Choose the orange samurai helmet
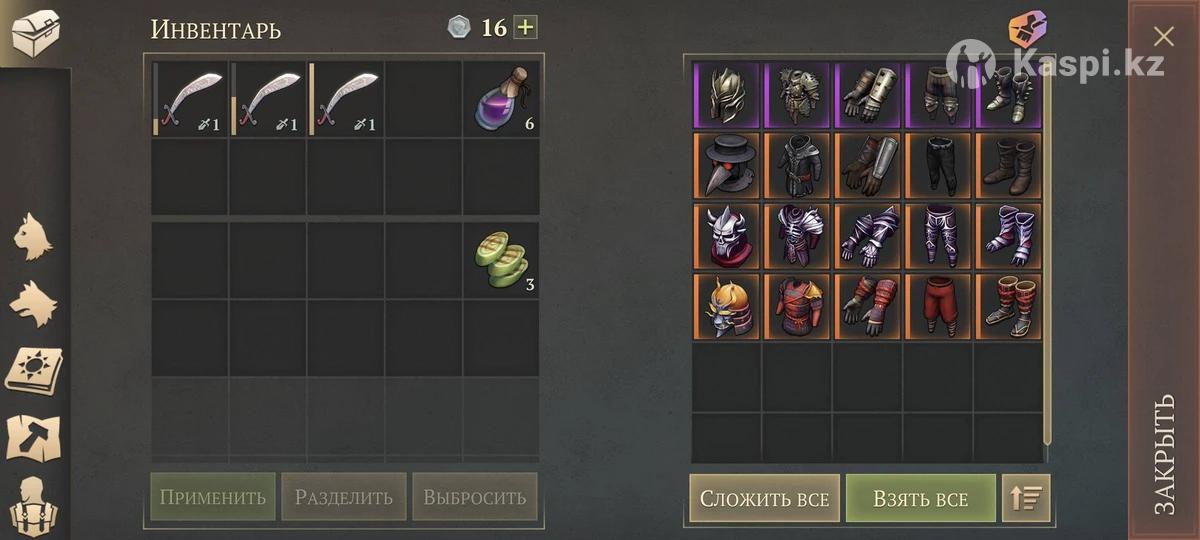The width and height of the screenshot is (1200, 540). (727, 306)
